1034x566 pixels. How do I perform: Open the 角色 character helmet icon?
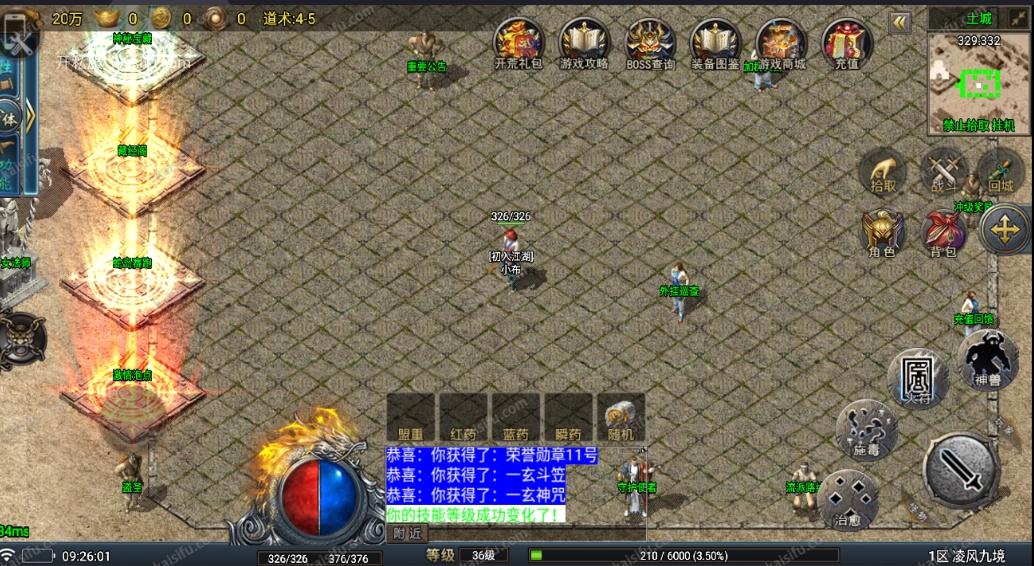(883, 232)
